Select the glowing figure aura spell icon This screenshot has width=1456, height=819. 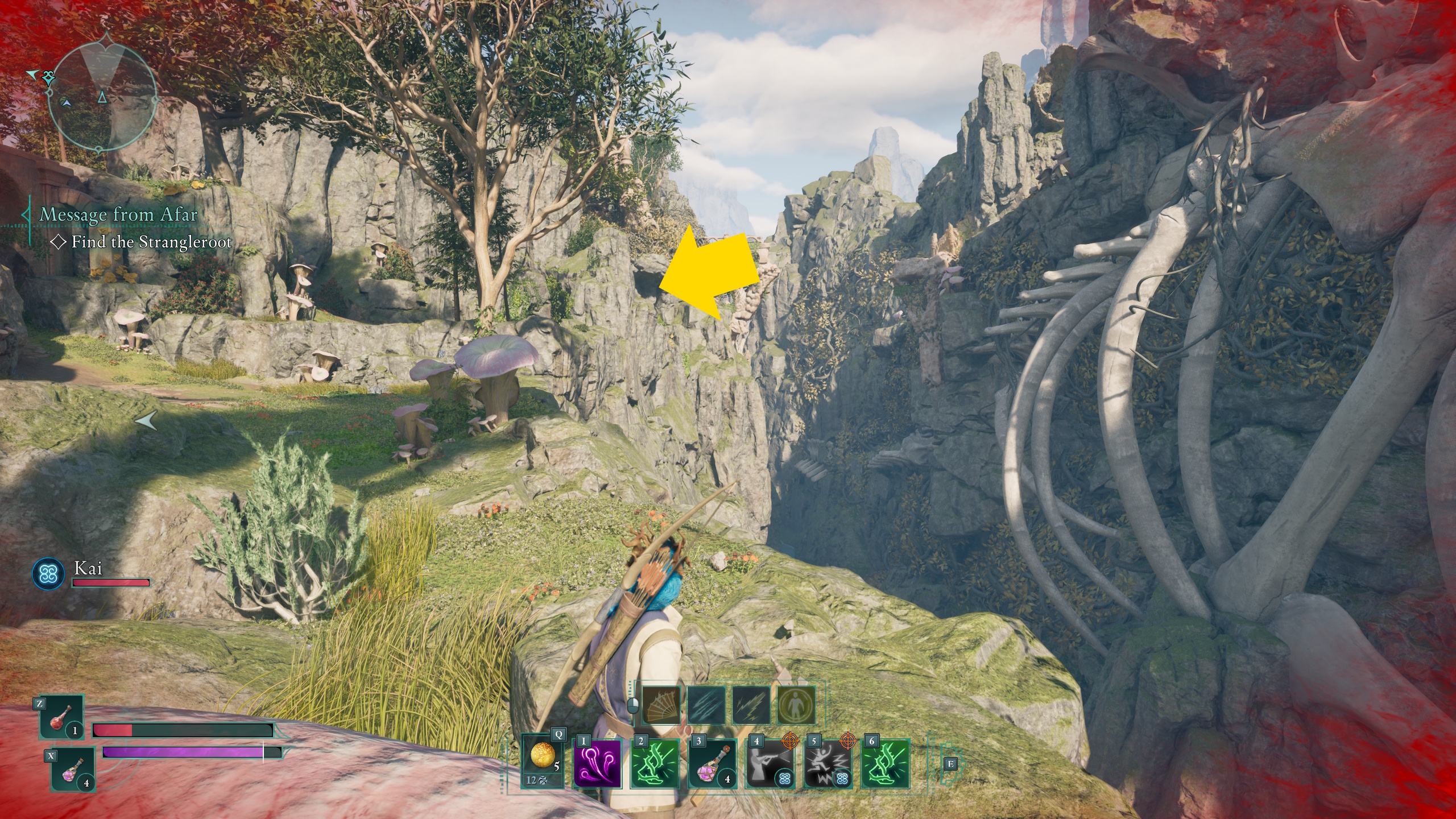click(796, 705)
